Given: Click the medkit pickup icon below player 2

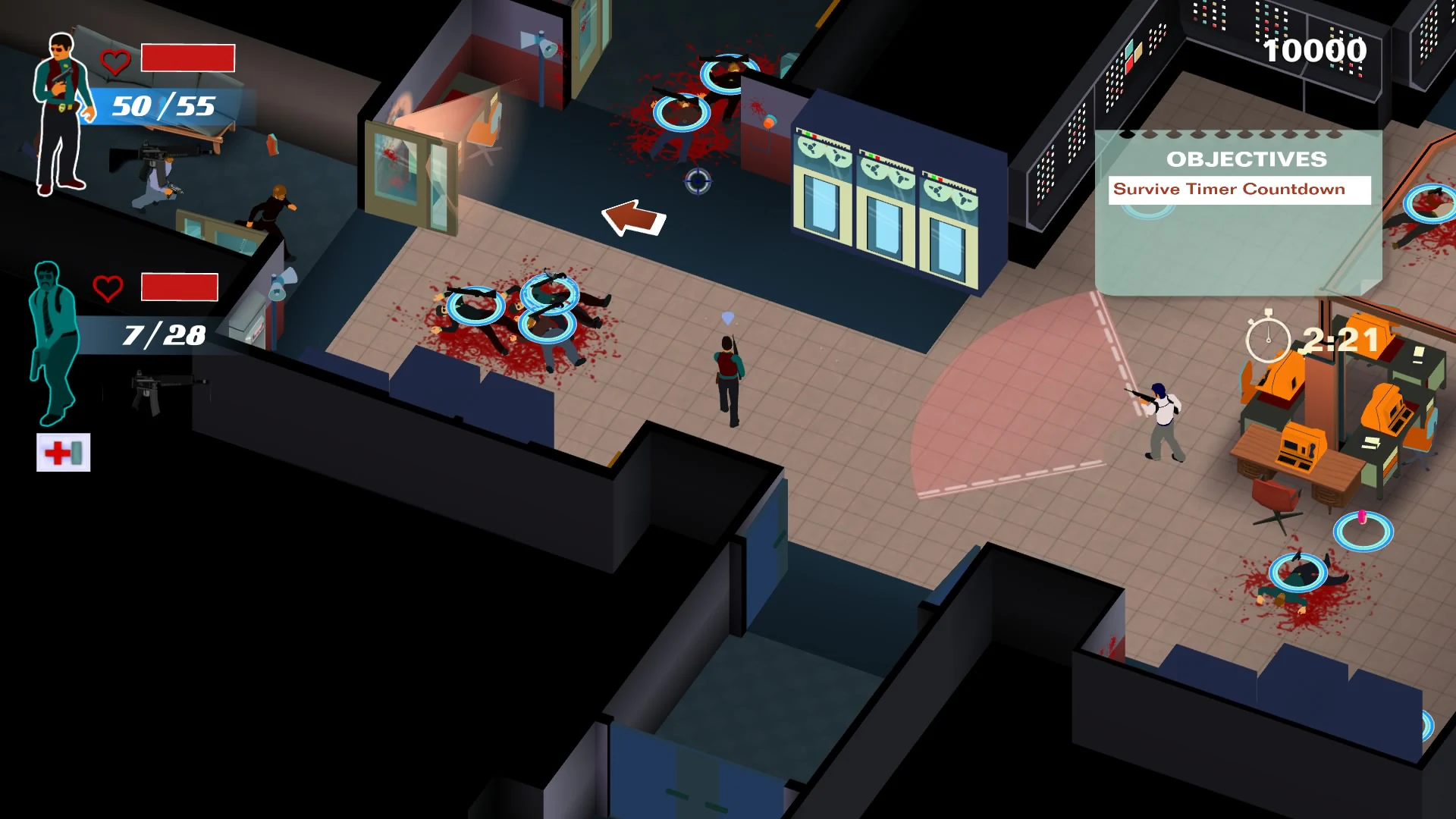Looking at the screenshot, I should (x=64, y=453).
